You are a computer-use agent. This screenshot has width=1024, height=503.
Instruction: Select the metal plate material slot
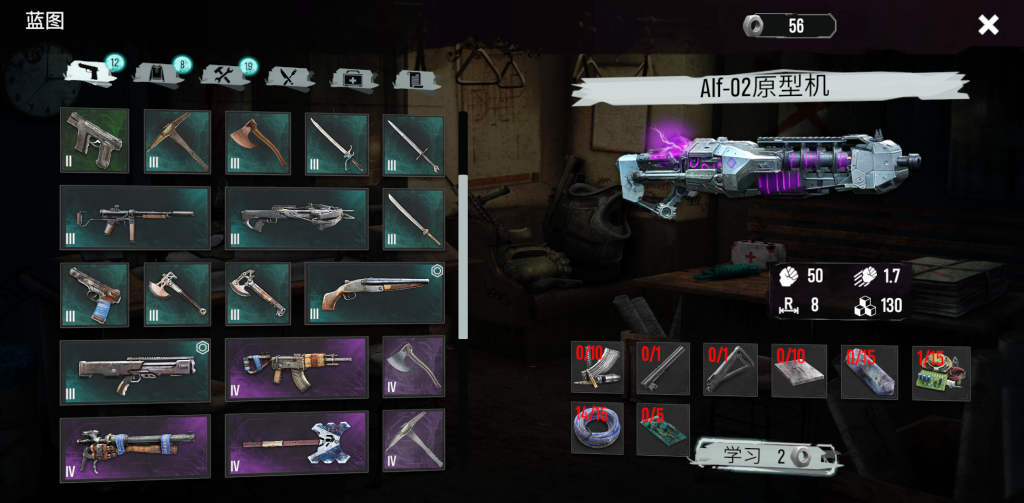pos(798,370)
